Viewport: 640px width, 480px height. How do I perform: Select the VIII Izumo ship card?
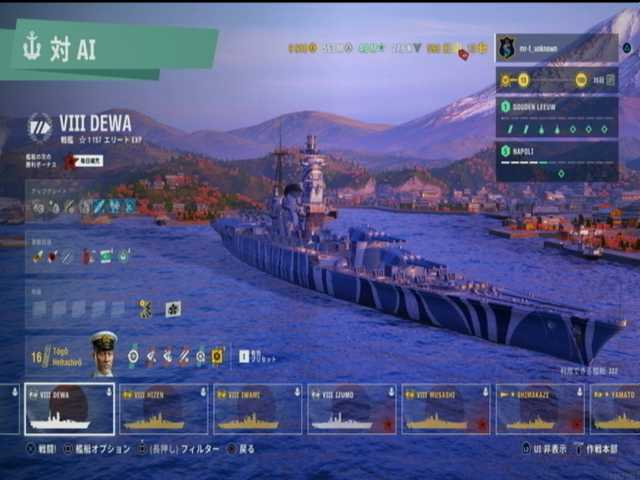click(352, 409)
